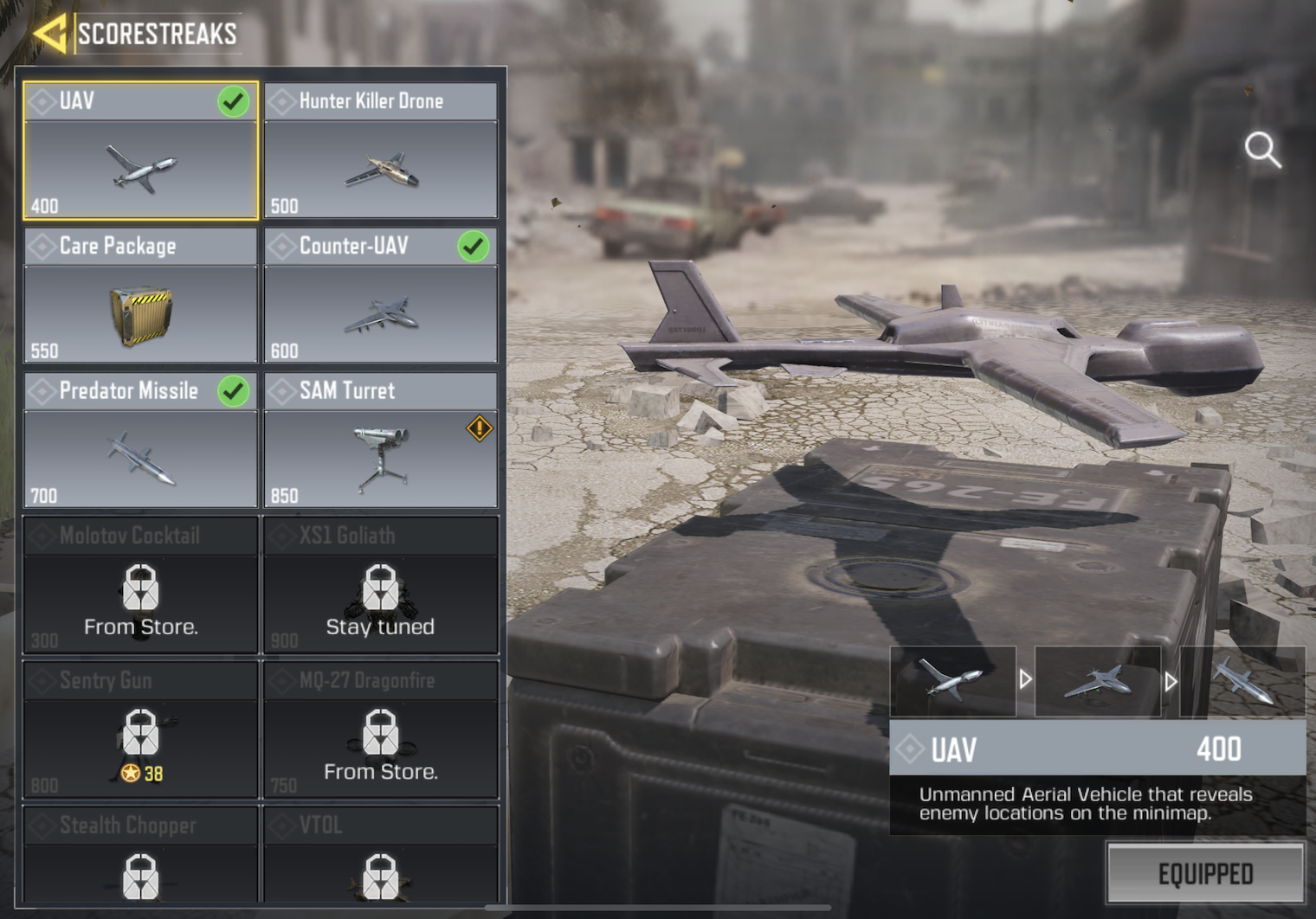Image resolution: width=1316 pixels, height=919 pixels.
Task: Select the Predator Missile scorestreak
Action: 140,440
